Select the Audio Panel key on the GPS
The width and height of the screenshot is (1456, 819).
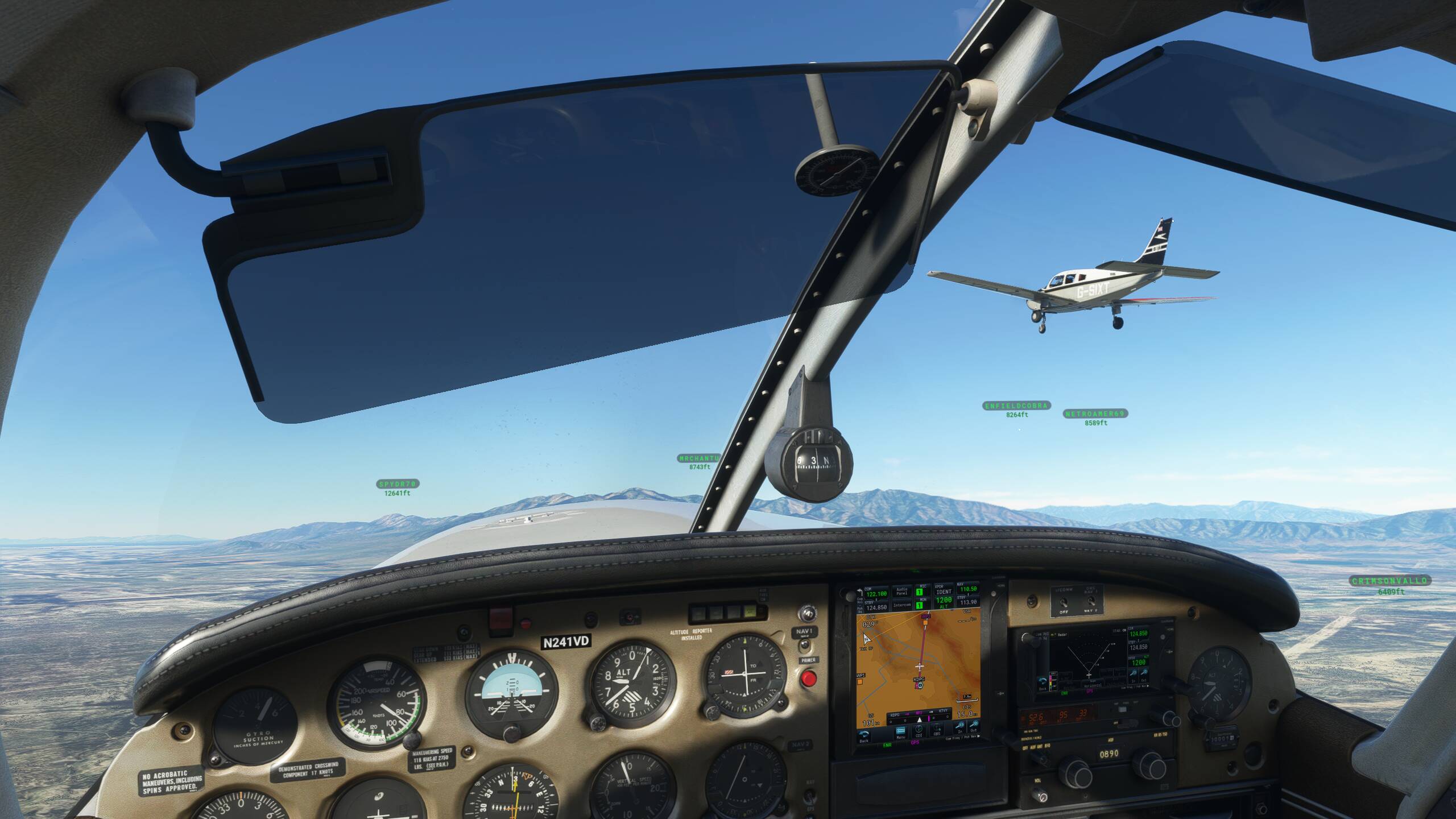click(902, 590)
